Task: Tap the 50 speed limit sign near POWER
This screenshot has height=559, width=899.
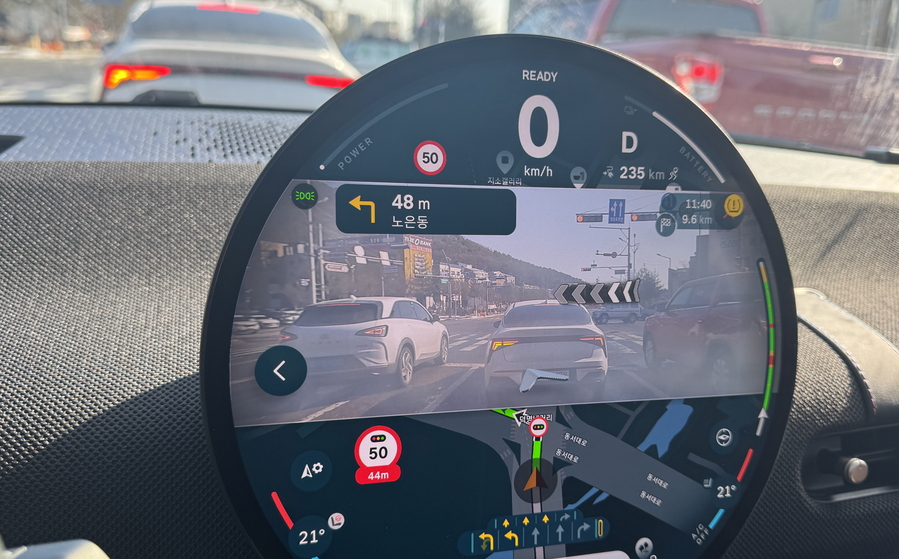Action: [430, 157]
